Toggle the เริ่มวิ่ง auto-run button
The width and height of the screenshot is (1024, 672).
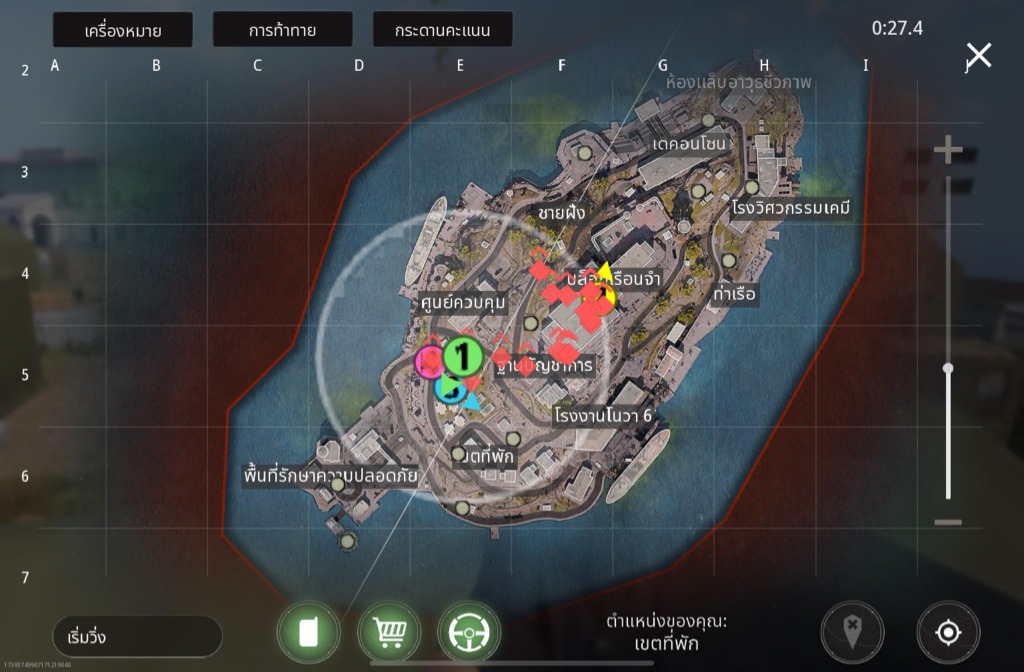click(137, 637)
